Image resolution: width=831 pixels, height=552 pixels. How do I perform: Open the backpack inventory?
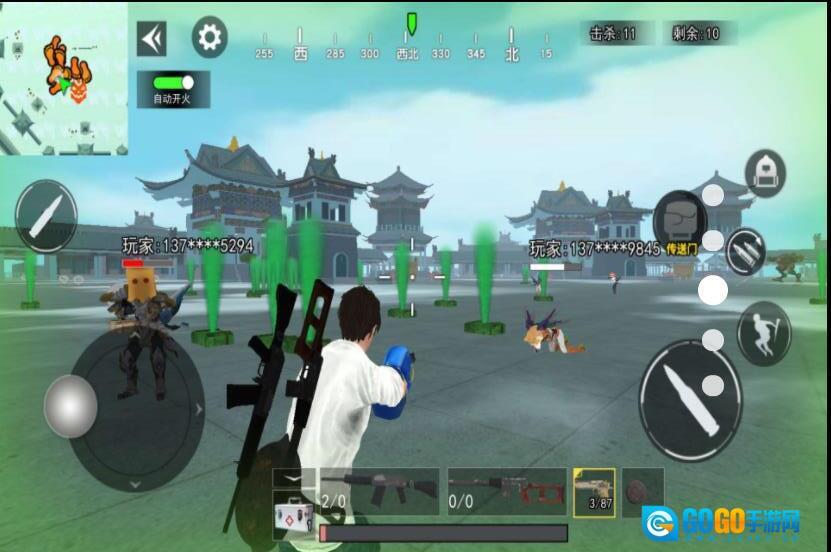point(765,173)
